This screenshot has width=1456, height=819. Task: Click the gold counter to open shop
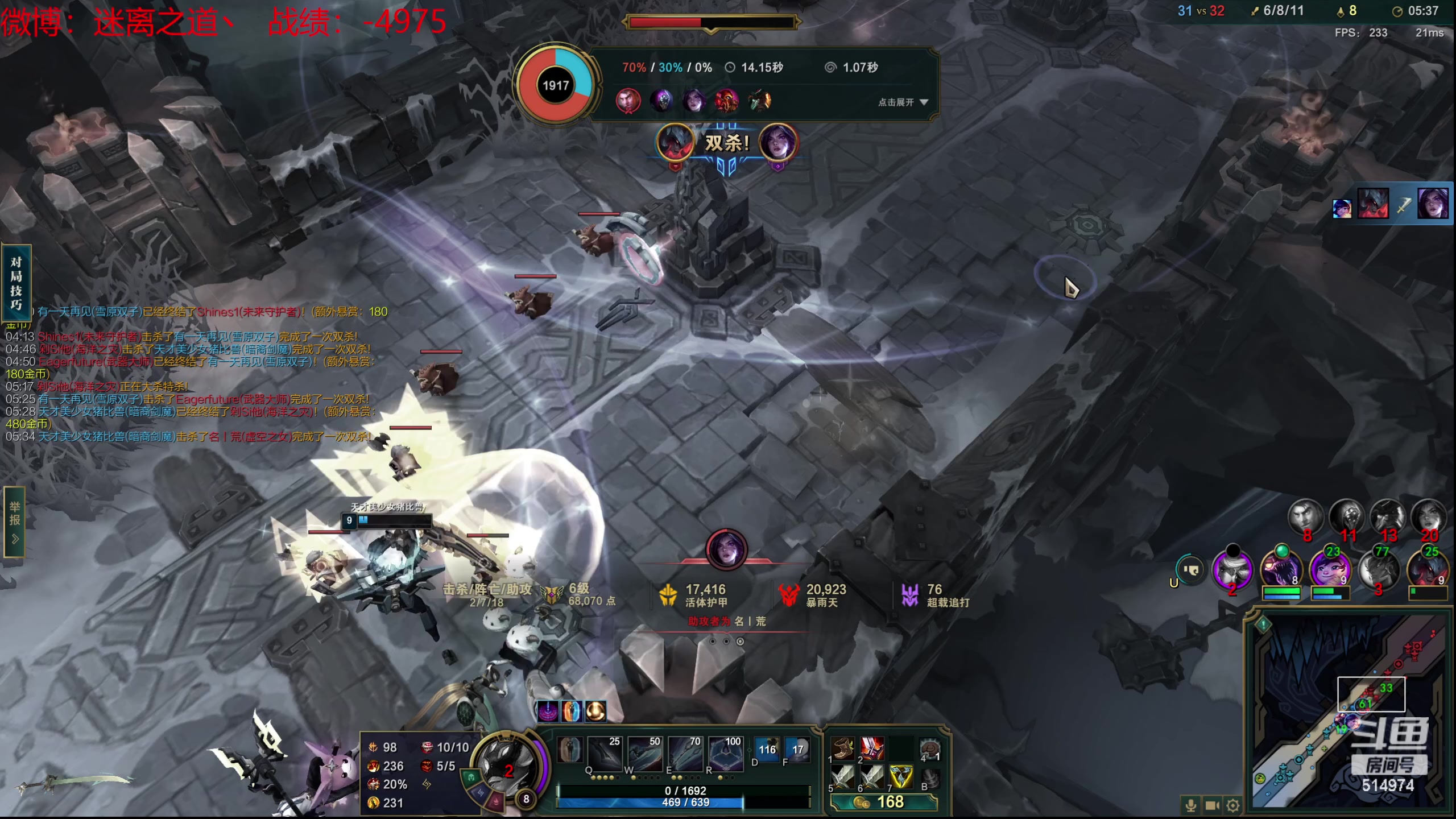(x=883, y=802)
